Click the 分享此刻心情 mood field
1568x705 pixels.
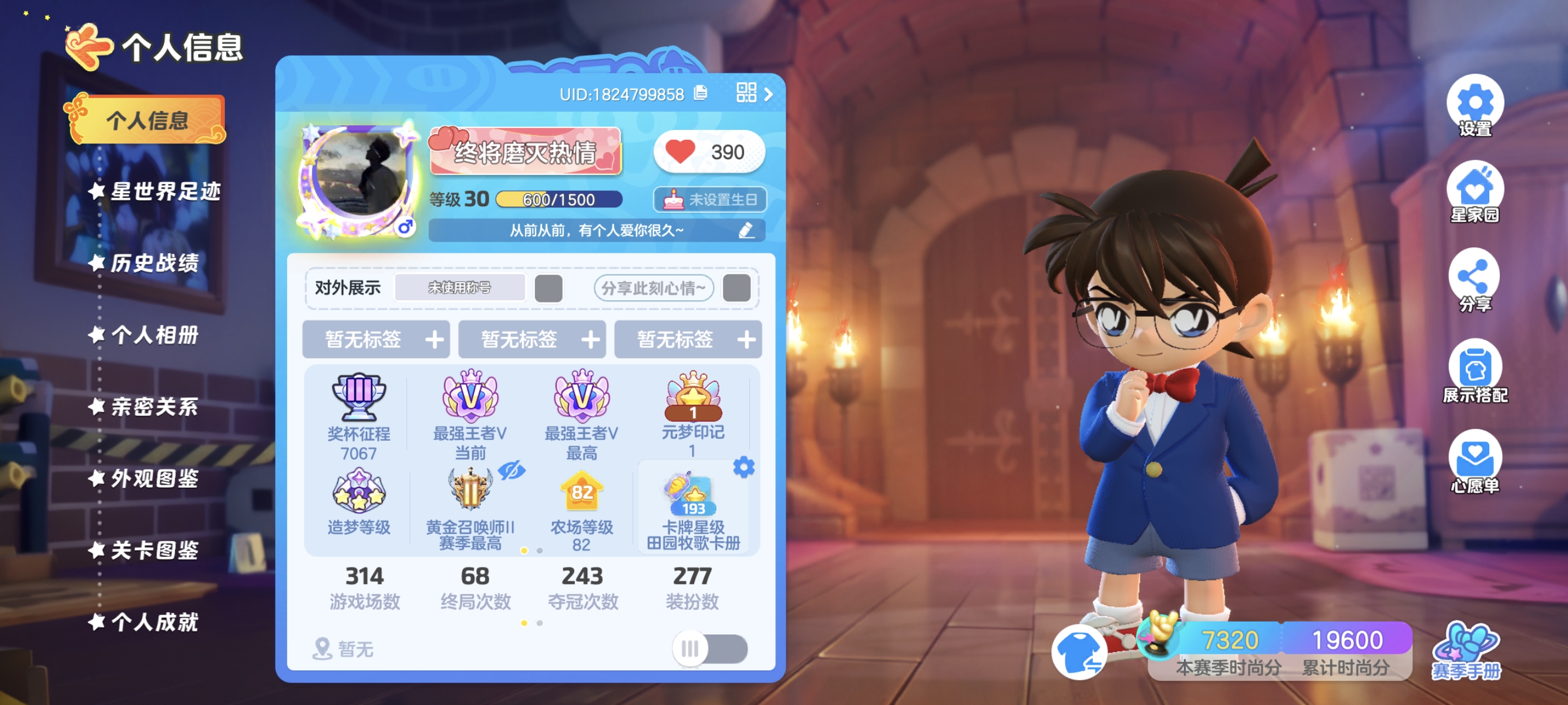653,288
